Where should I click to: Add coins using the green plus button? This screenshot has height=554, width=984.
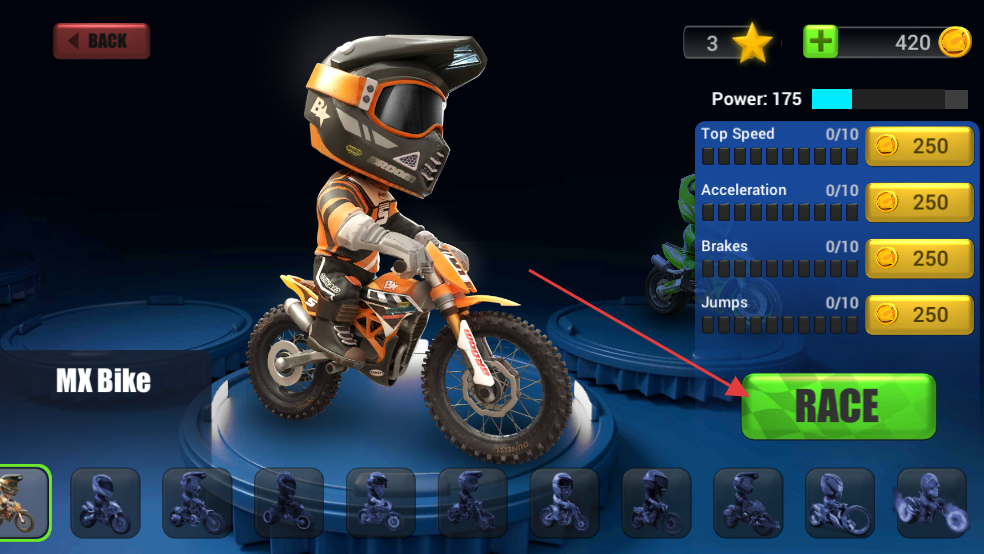pos(821,42)
